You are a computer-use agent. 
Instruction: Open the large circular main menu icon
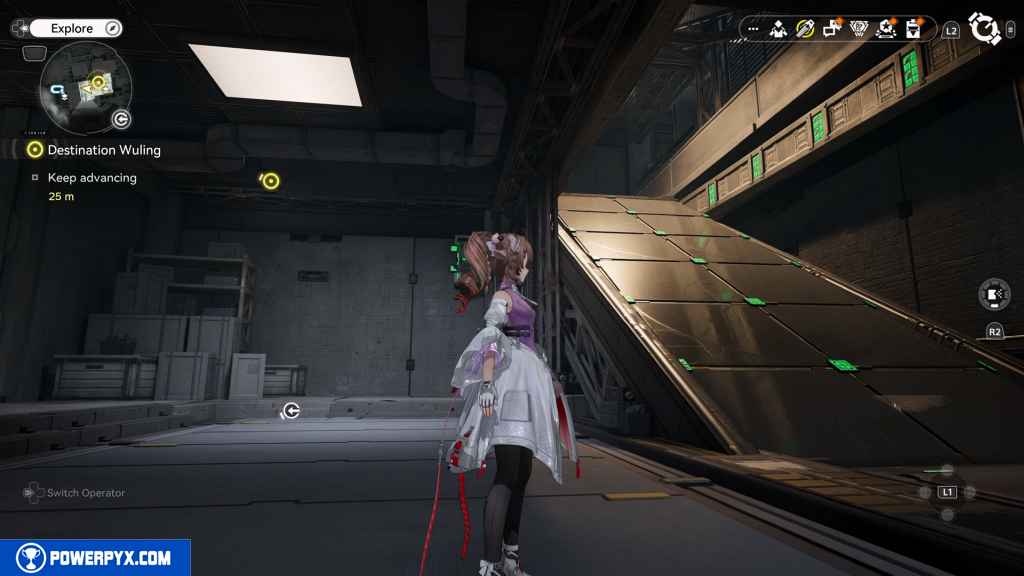(985, 29)
